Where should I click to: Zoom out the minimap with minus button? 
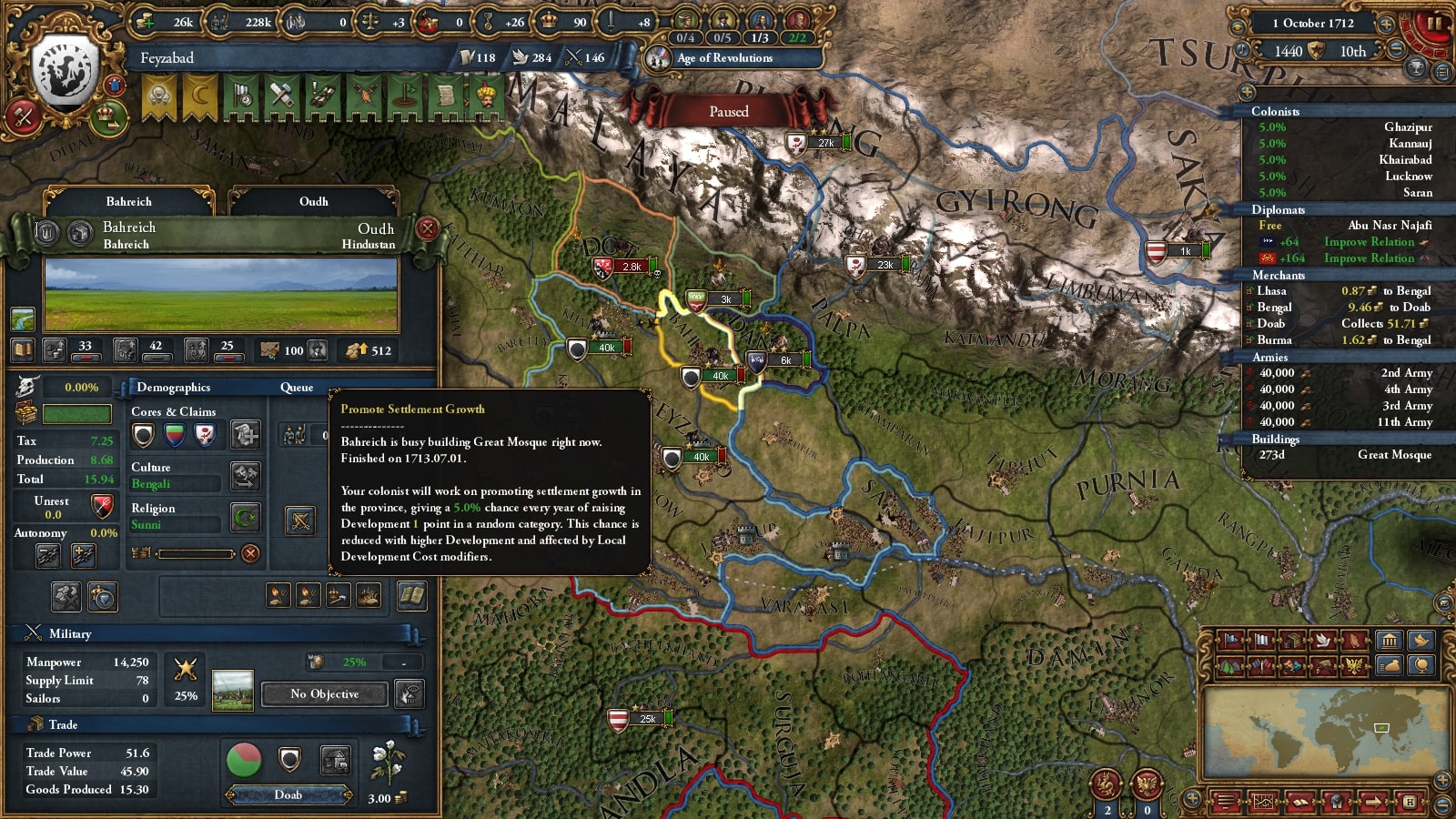pyautogui.click(x=1442, y=804)
